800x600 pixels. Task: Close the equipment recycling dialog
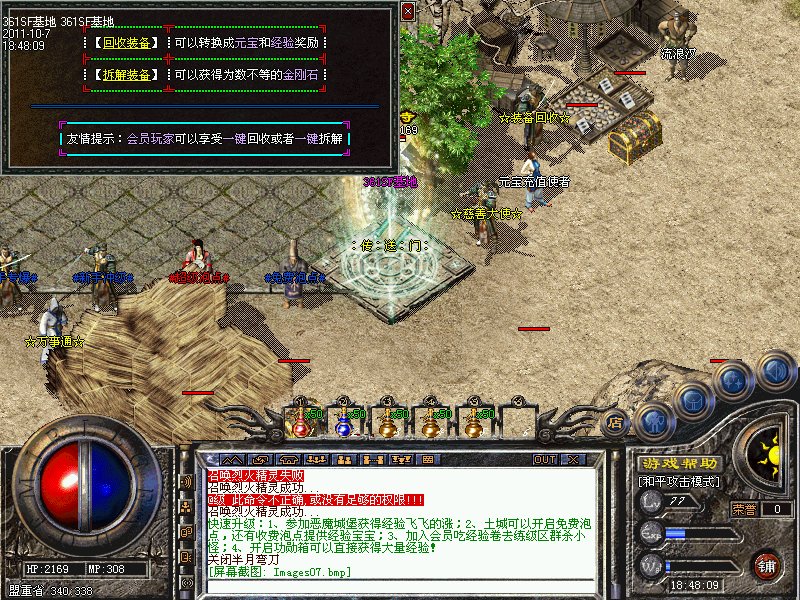tap(407, 11)
